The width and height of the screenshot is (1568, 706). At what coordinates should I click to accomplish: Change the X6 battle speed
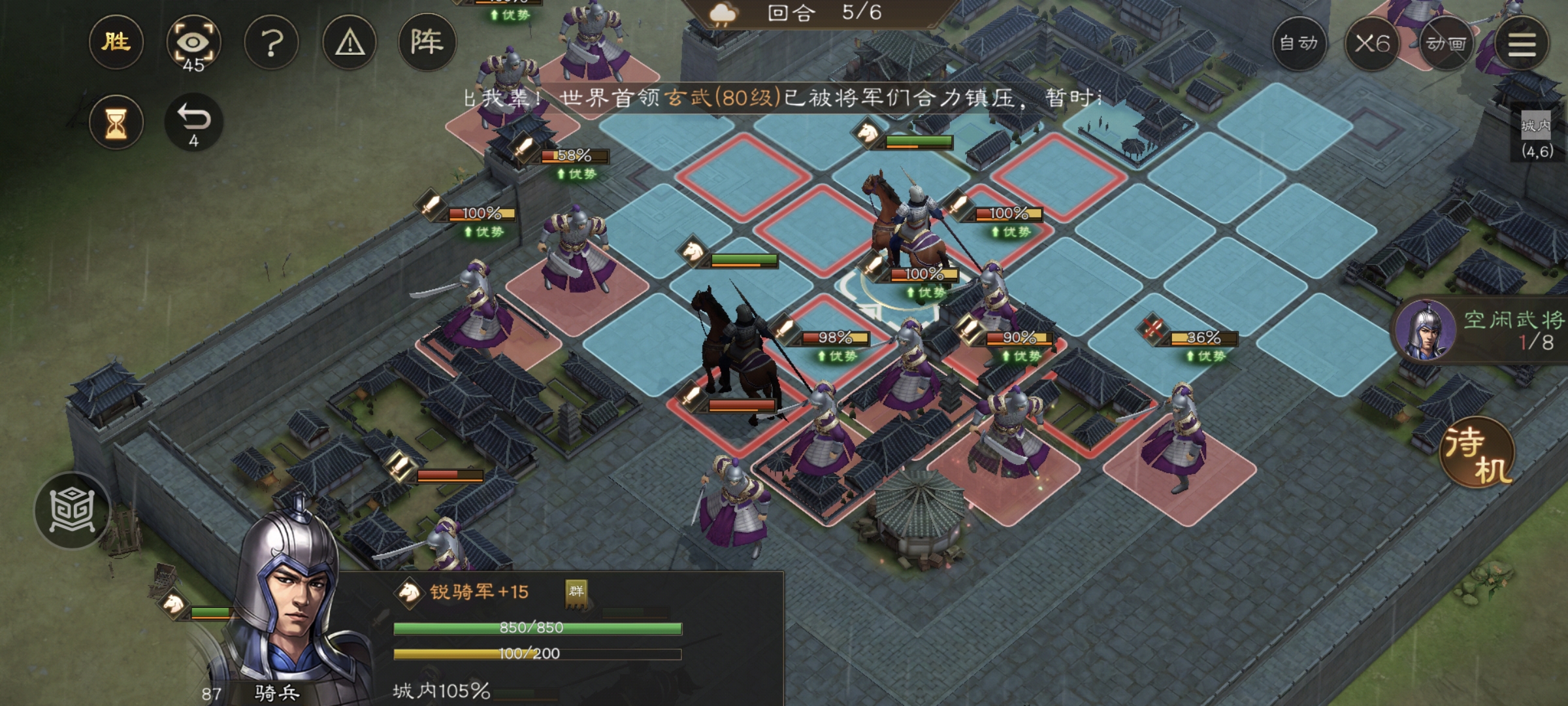point(1371,43)
